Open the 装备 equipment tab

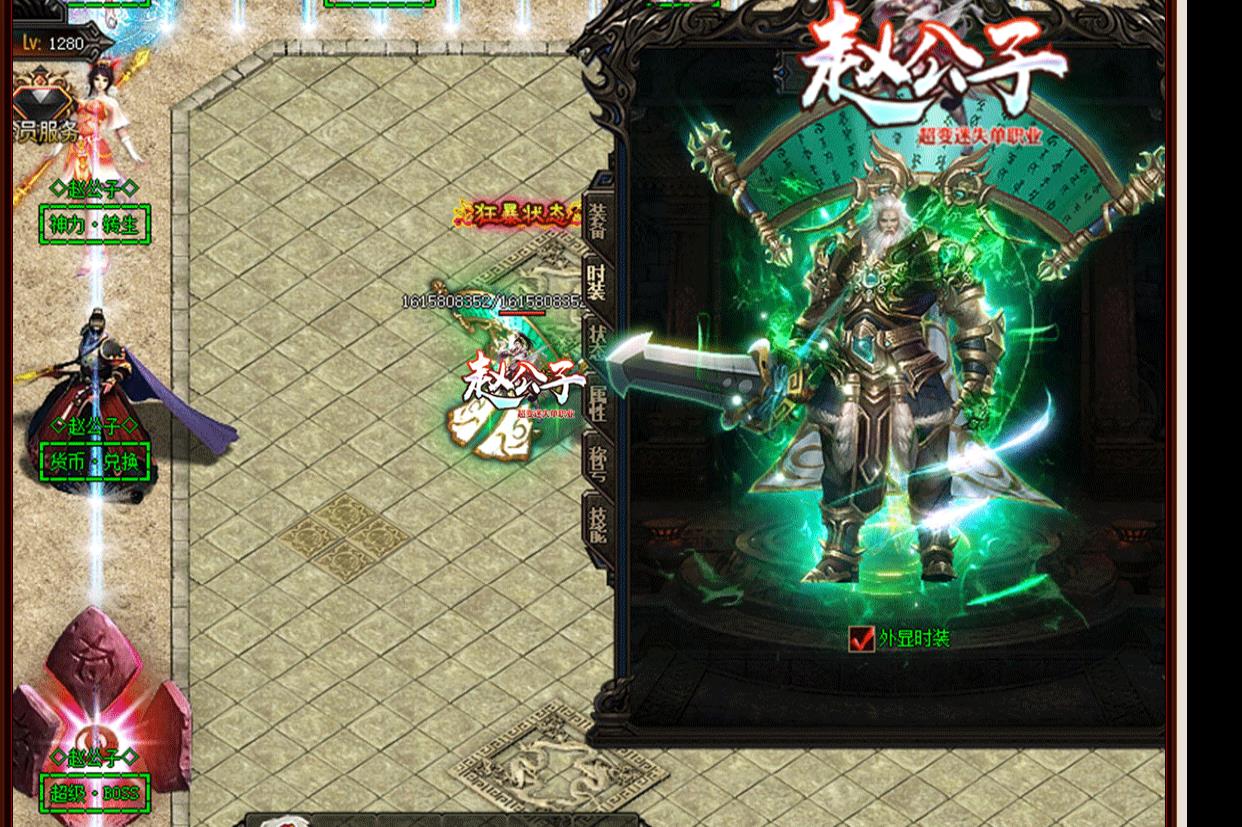coord(598,222)
